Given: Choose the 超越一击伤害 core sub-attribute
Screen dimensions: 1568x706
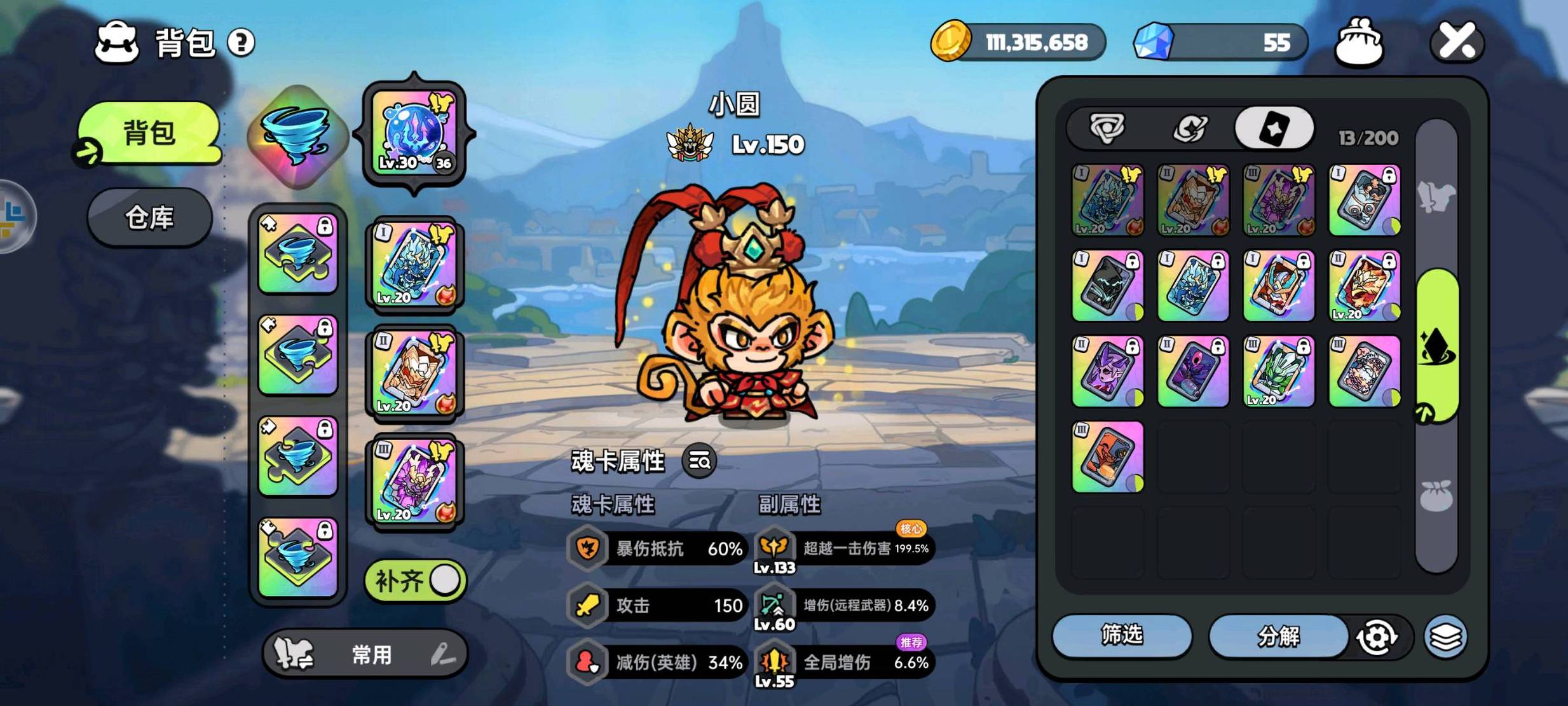Looking at the screenshot, I should coord(845,548).
